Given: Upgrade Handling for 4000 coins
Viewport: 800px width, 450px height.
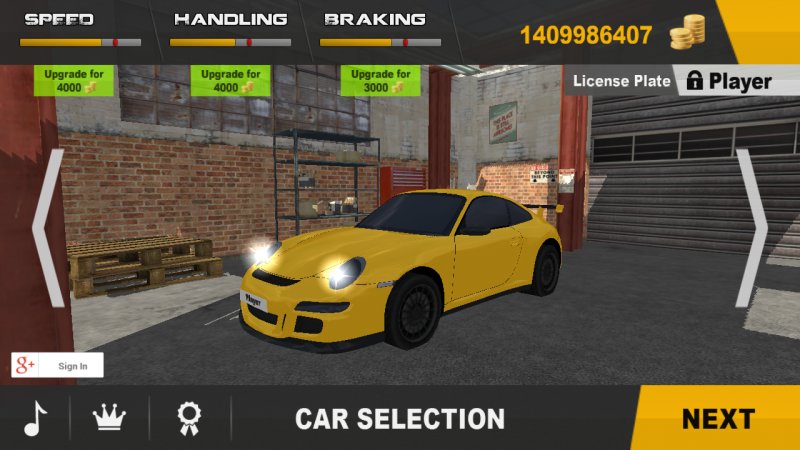Looking at the screenshot, I should (x=231, y=81).
